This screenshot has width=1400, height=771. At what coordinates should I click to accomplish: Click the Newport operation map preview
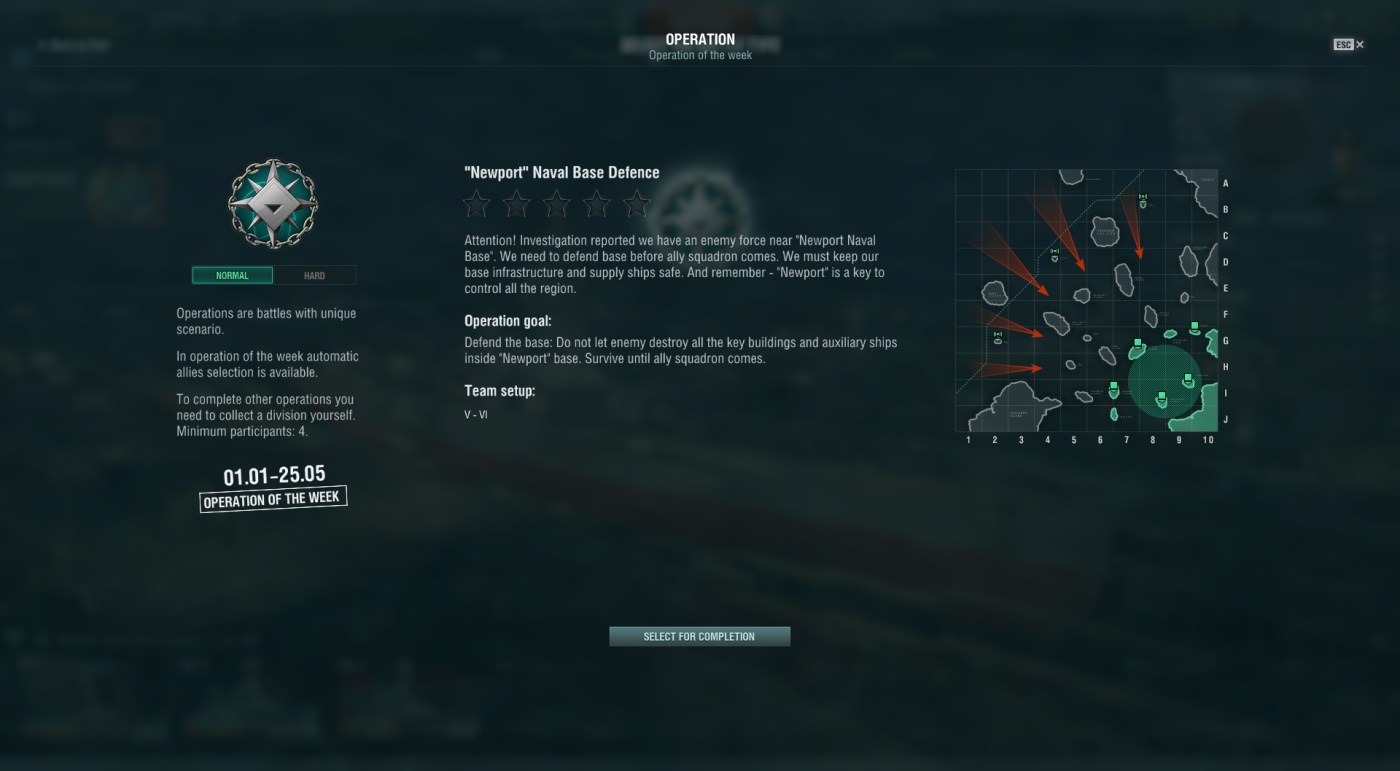tap(1086, 300)
